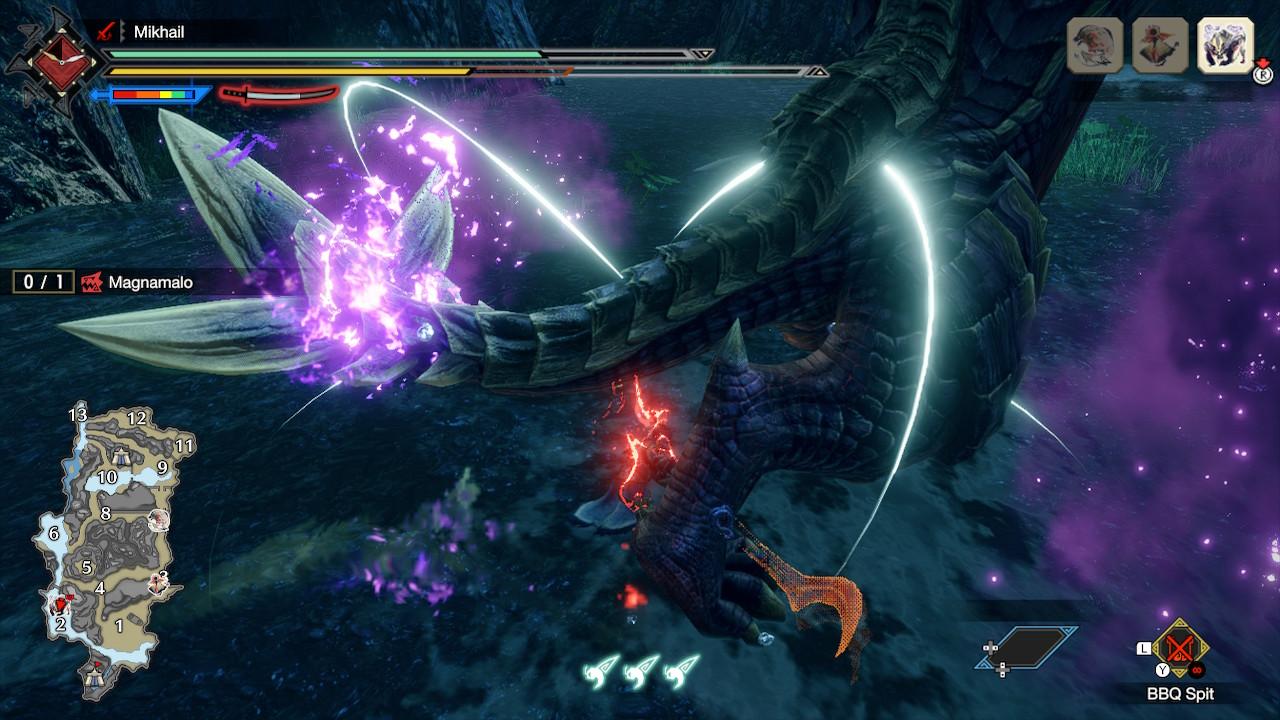Click the red diamond hunter emblem
This screenshot has width=1280, height=720.
(x=51, y=62)
